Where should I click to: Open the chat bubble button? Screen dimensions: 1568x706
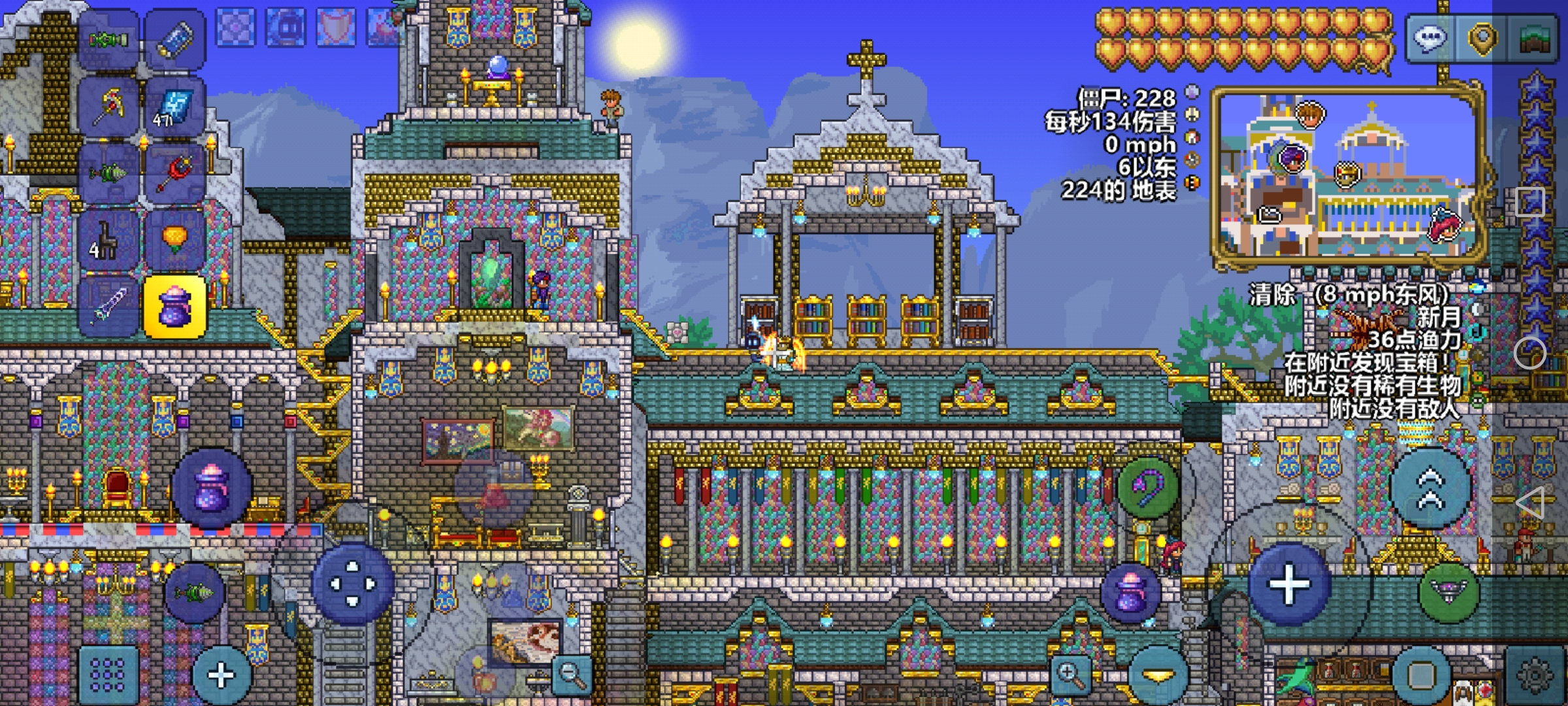click(x=1431, y=38)
